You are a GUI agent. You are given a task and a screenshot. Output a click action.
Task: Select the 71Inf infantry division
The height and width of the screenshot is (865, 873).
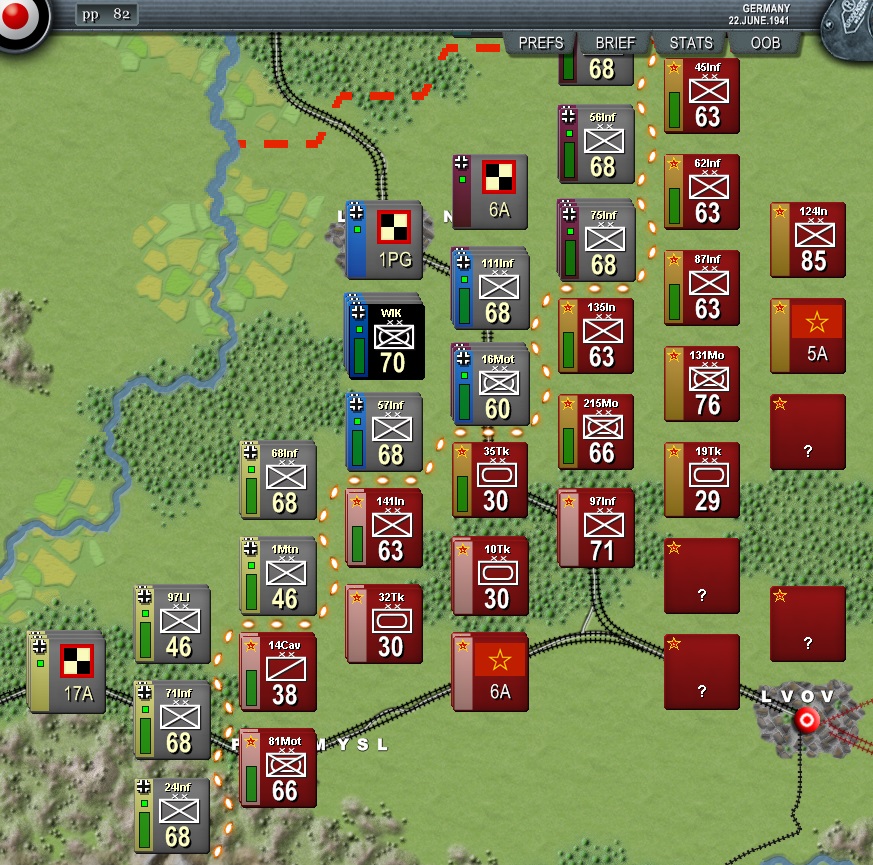[x=176, y=721]
